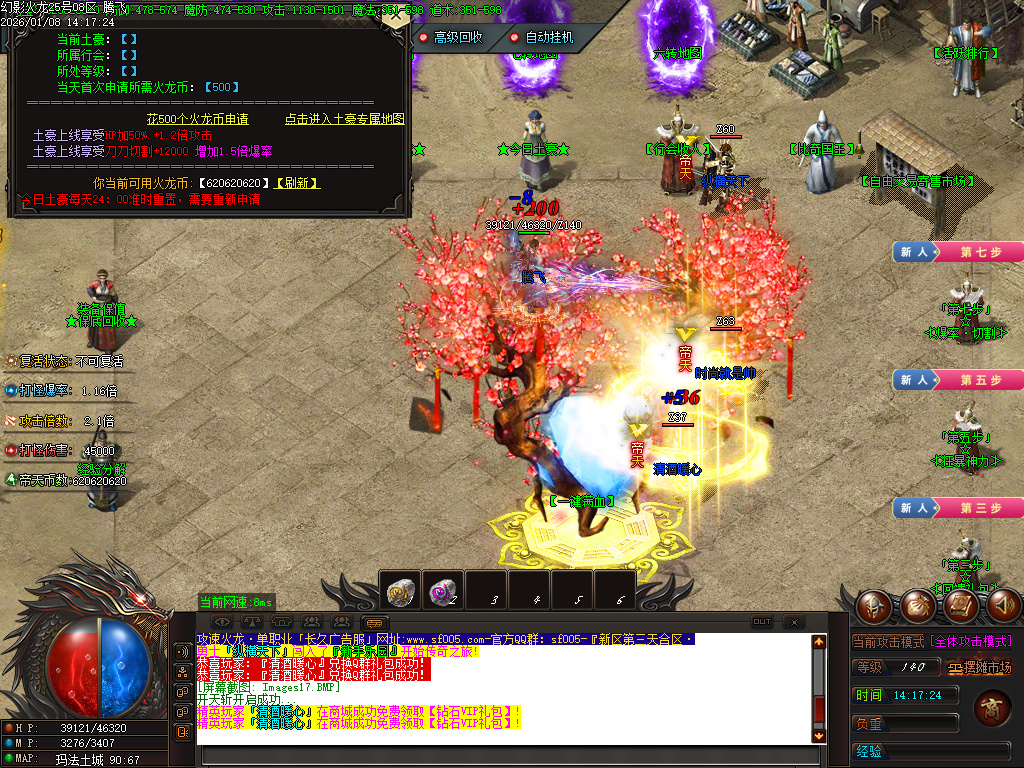Open the character helmet icon menu
Screen dimensions: 1024x768
[872, 606]
